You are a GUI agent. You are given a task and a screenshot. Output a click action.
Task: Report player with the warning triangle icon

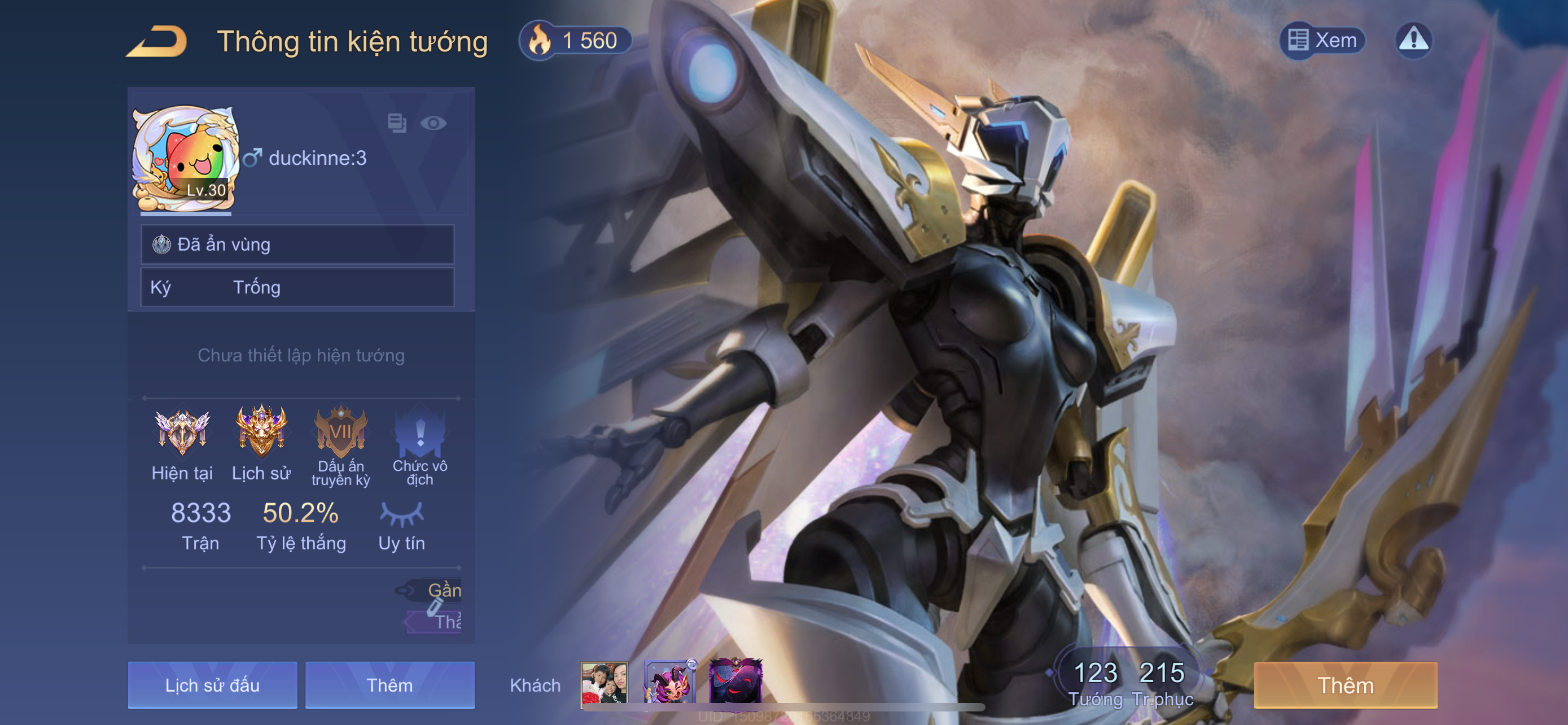(x=1413, y=40)
